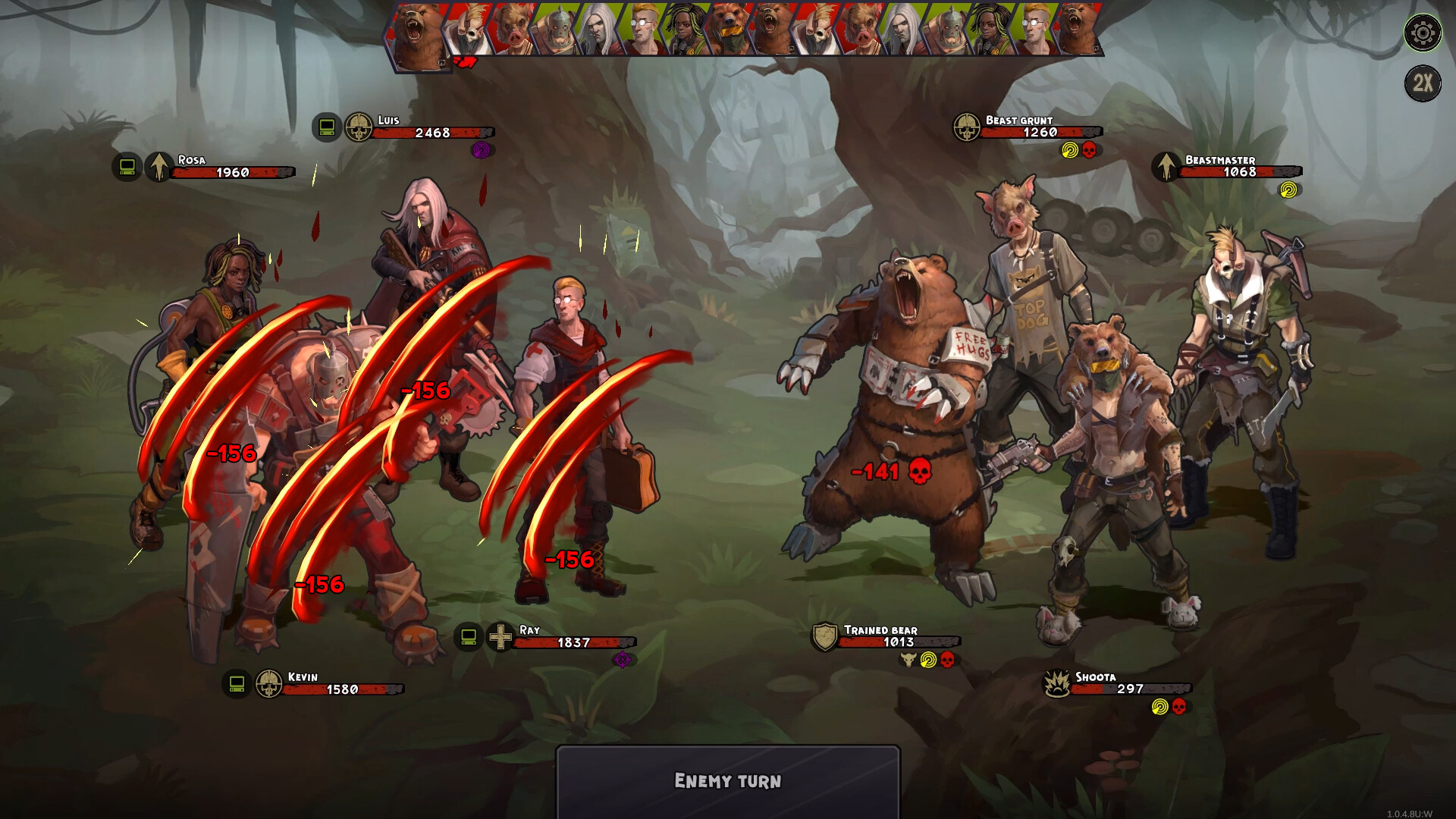Toggle the 2X battle speed button
Image resolution: width=1456 pixels, height=819 pixels.
pos(1423,84)
